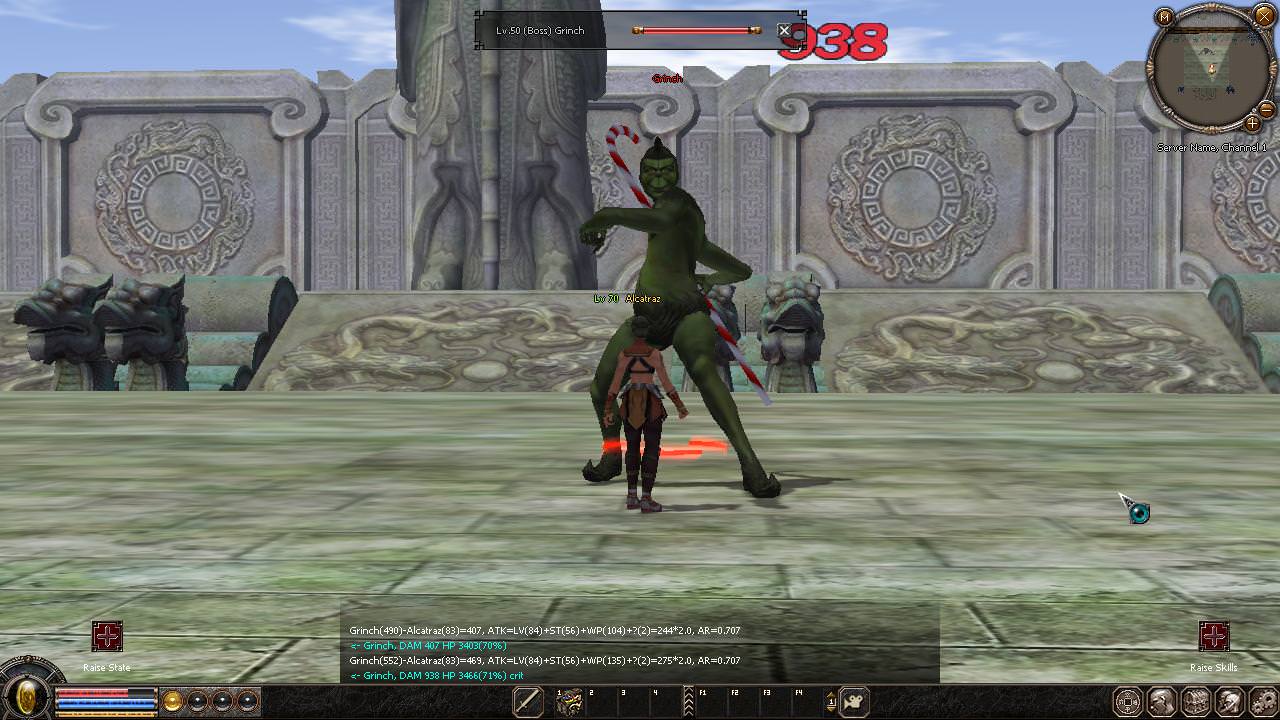Expand the quickbar using the chevron arrows

coord(690,703)
